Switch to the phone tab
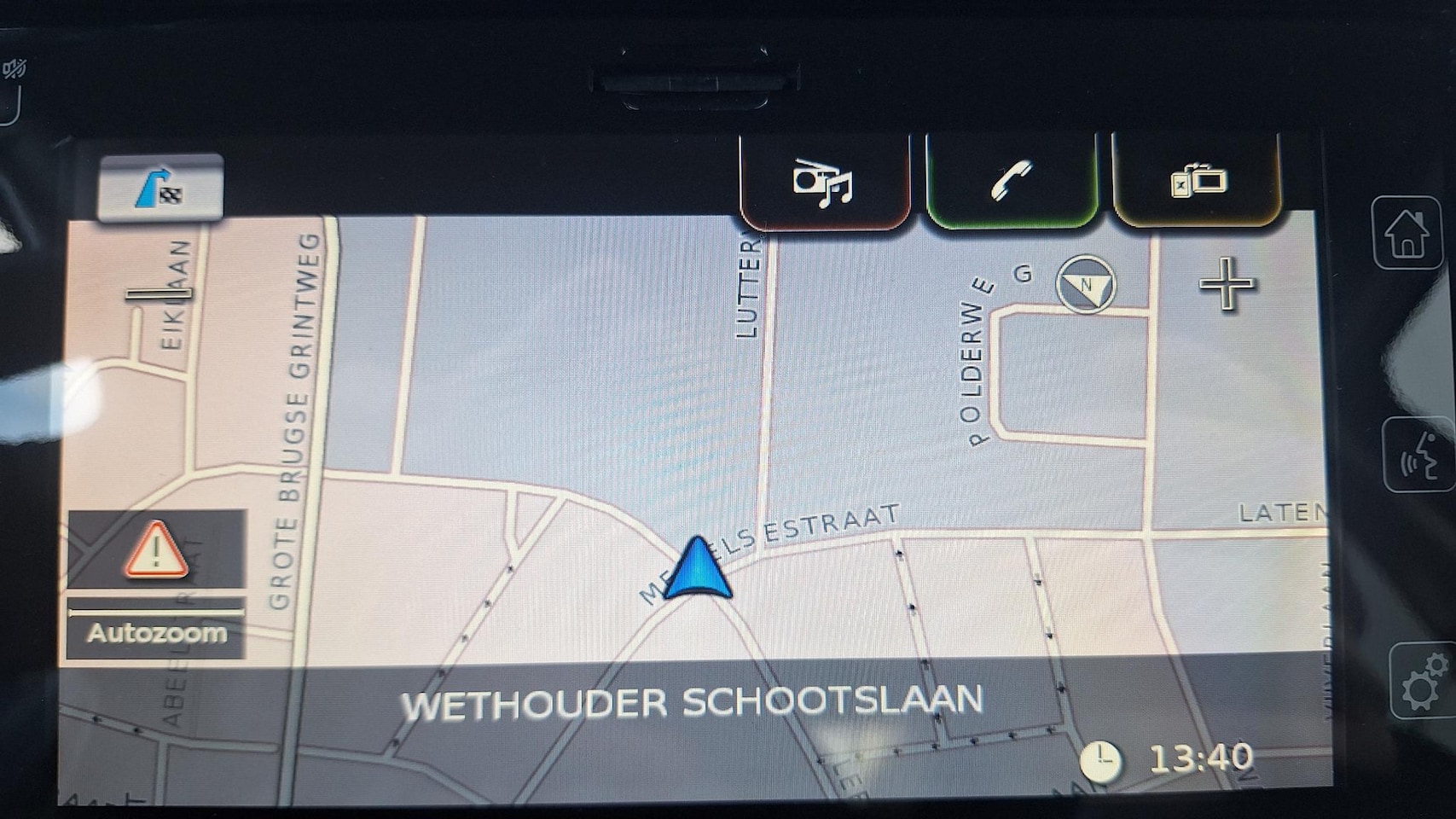The height and width of the screenshot is (819, 1456). (1011, 181)
